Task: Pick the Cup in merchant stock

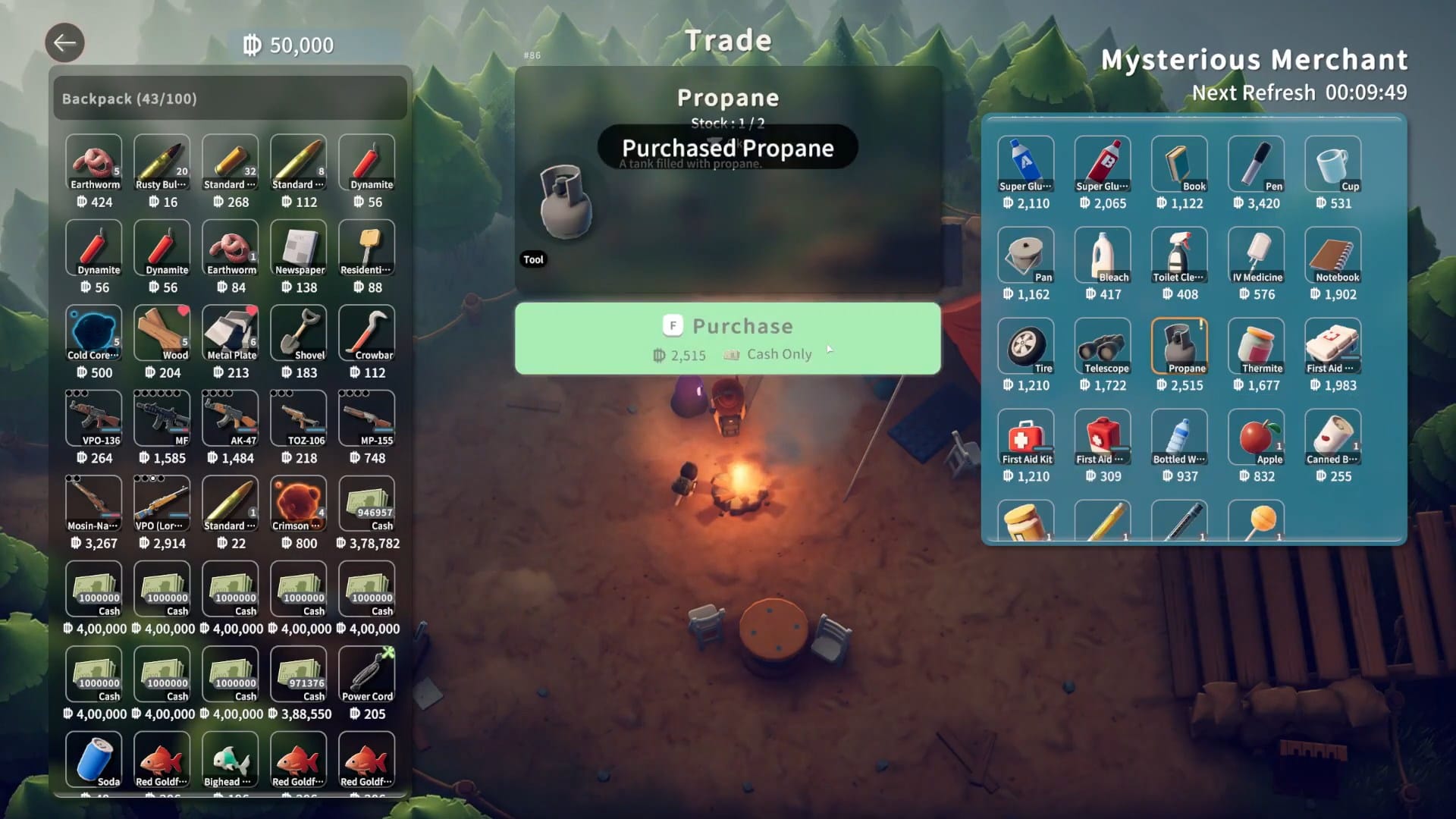Action: pos(1332,164)
